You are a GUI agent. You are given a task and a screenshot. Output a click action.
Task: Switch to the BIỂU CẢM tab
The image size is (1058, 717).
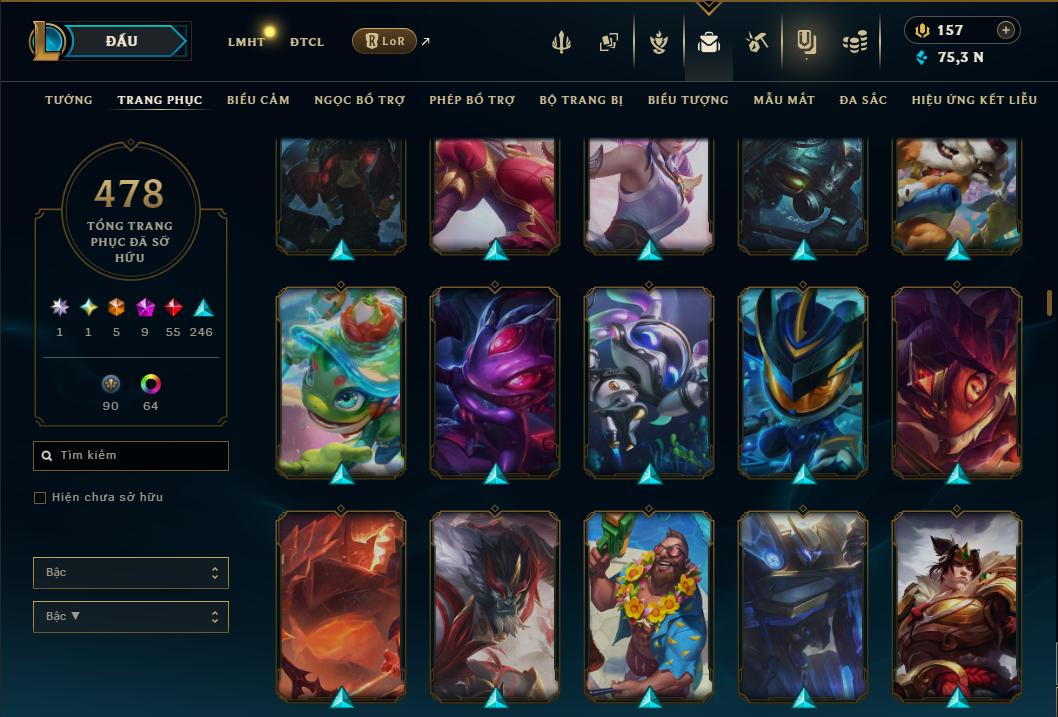pos(258,100)
